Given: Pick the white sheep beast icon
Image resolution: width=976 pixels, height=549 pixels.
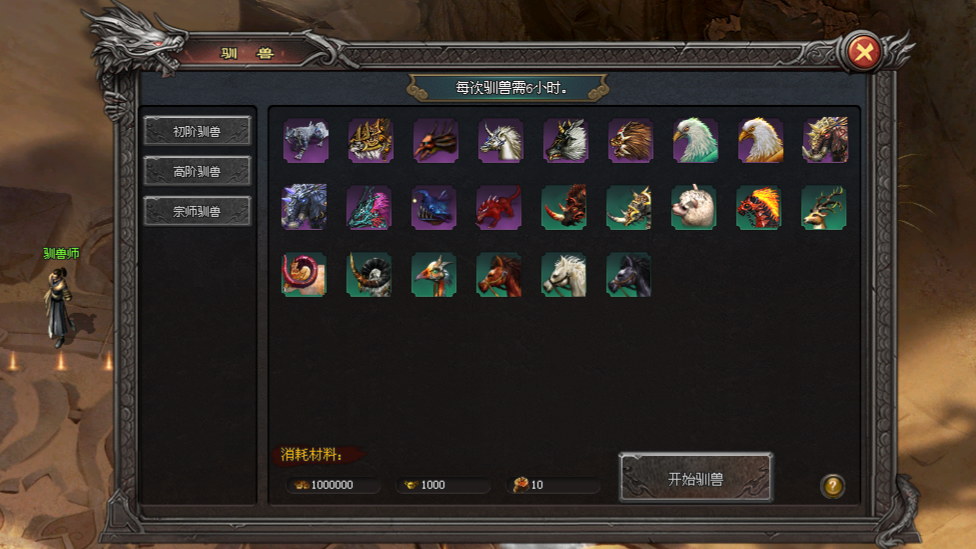Looking at the screenshot, I should (694, 207).
